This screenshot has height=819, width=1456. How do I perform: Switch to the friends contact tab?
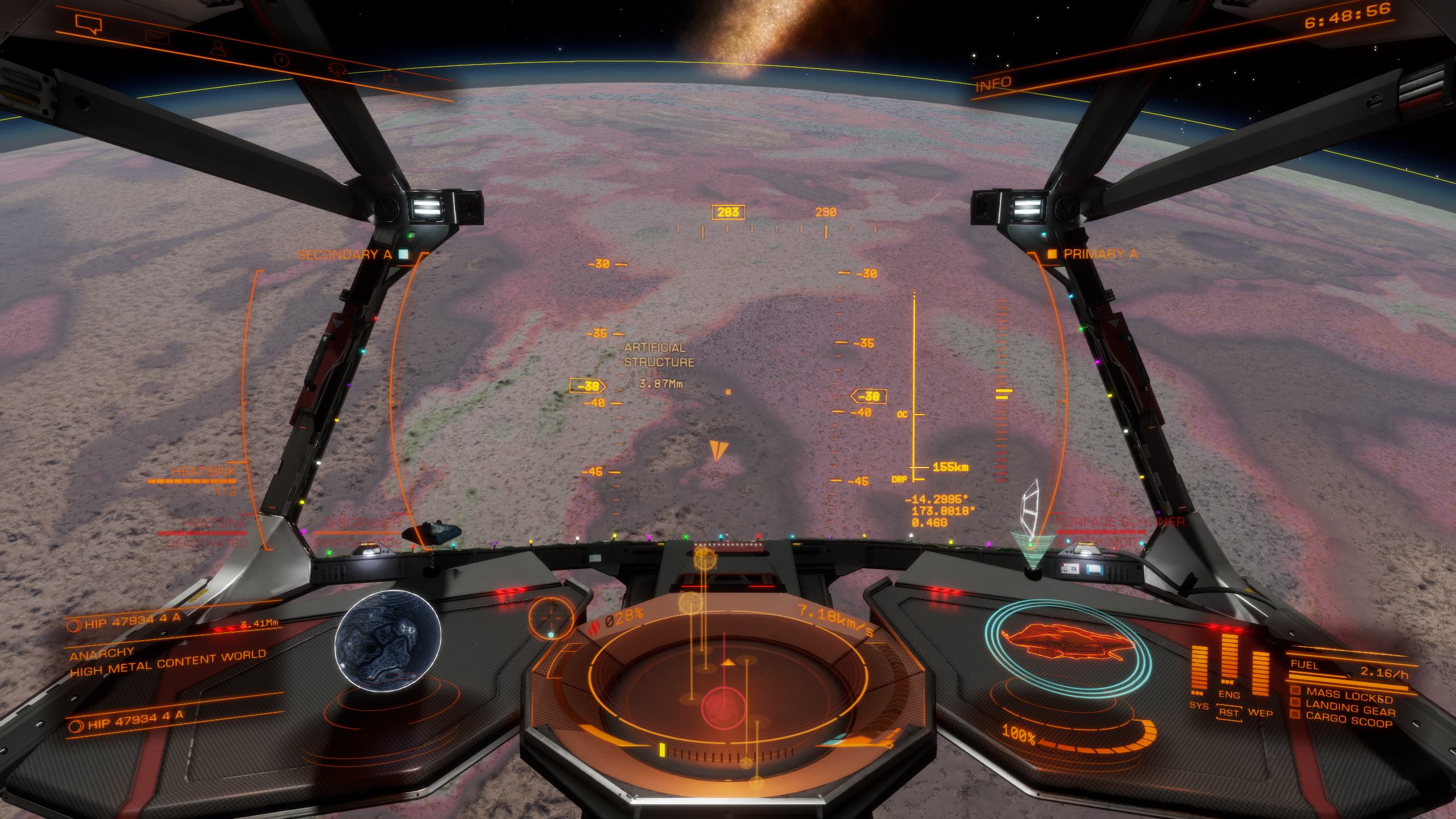(x=219, y=48)
